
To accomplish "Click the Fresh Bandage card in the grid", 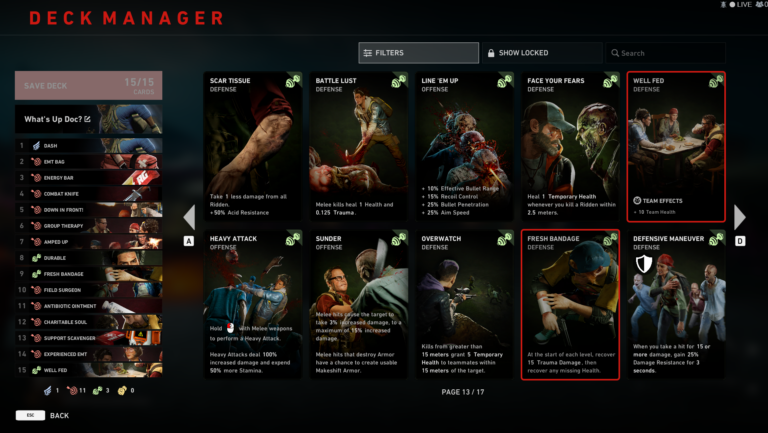I will click(570, 305).
